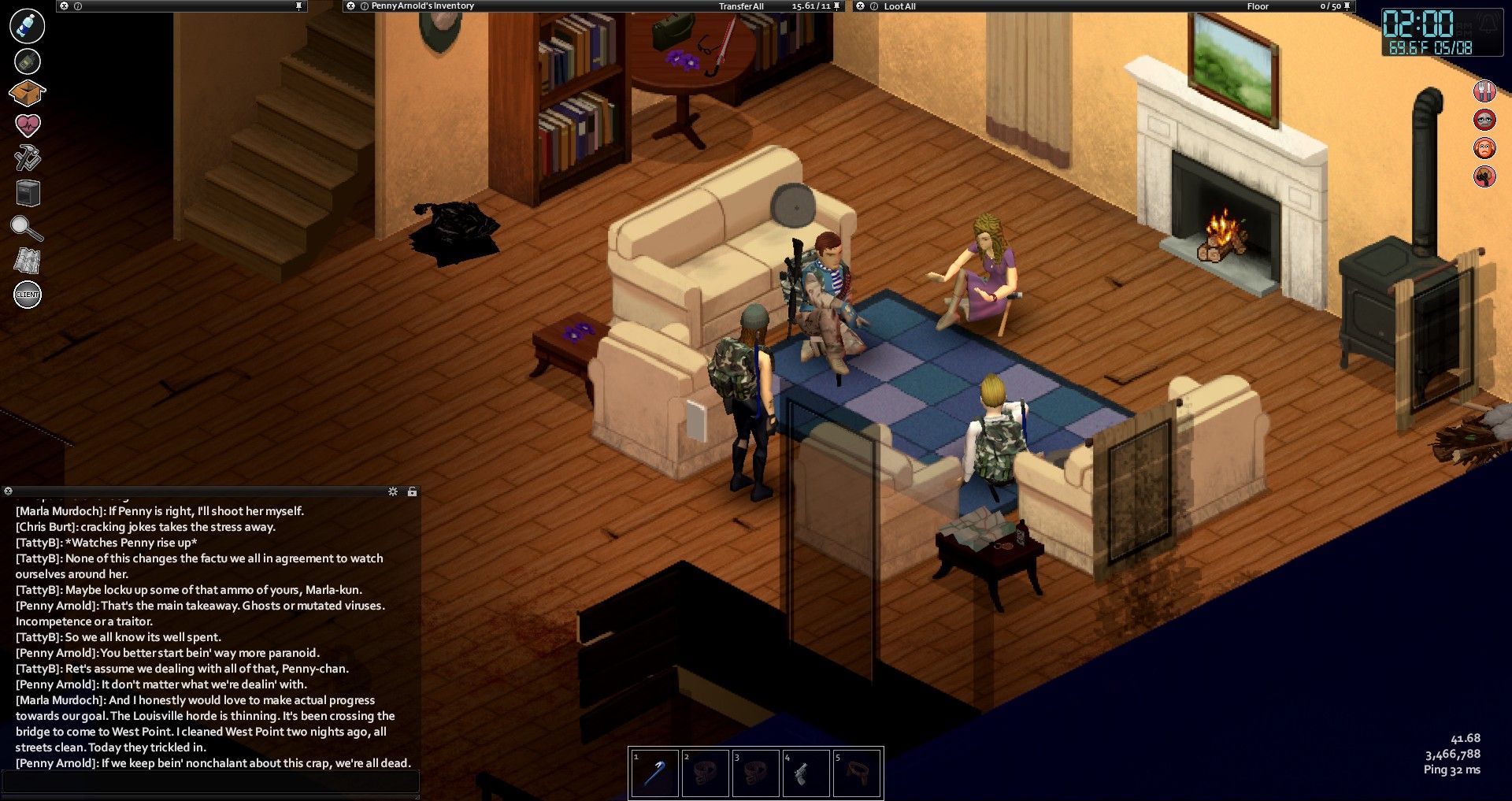The image size is (1512, 801).
Task: Click the chat text entry field
Action: (211, 782)
